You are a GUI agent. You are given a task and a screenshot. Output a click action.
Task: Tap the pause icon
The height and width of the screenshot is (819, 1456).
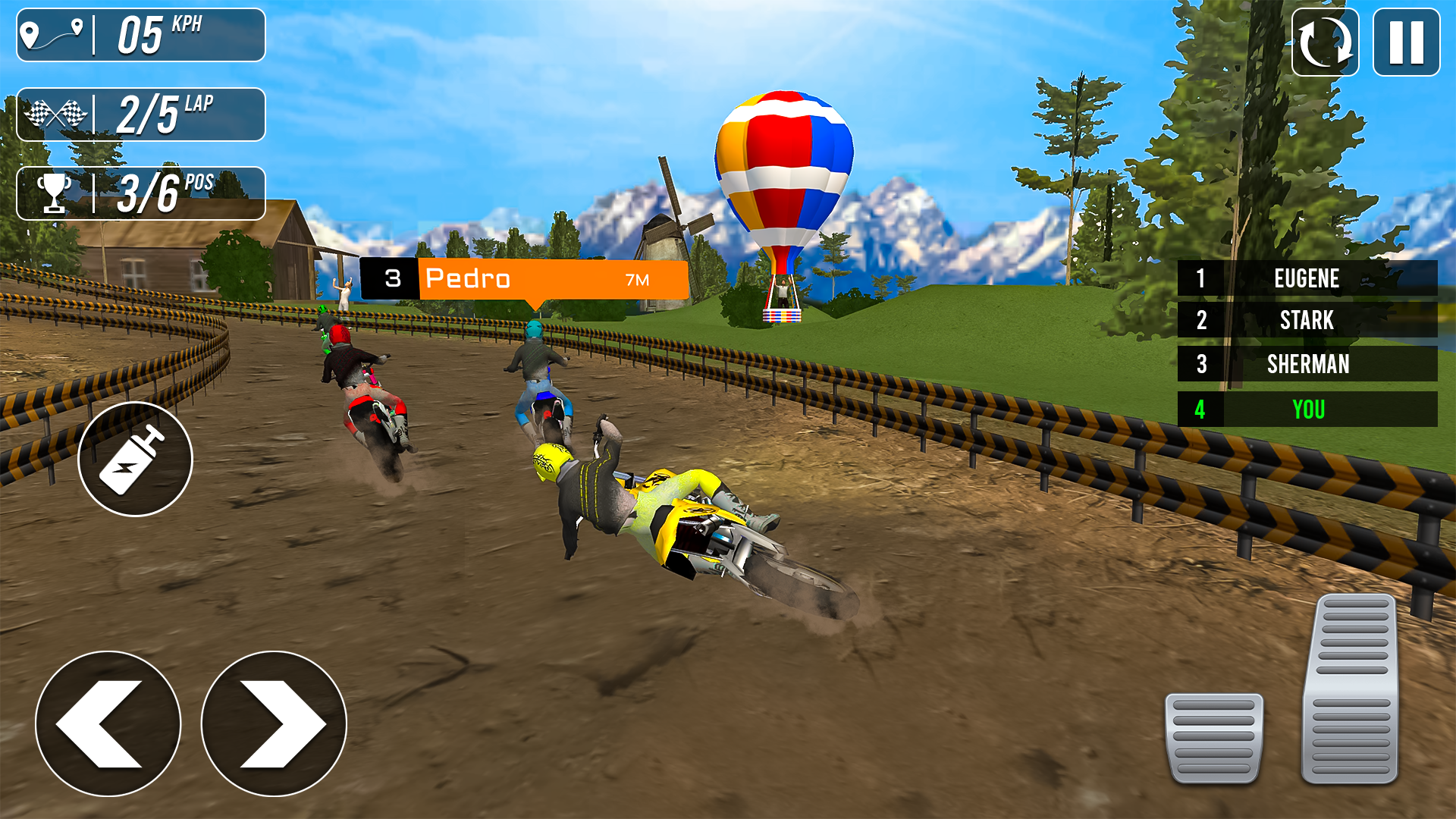pyautogui.click(x=1407, y=42)
